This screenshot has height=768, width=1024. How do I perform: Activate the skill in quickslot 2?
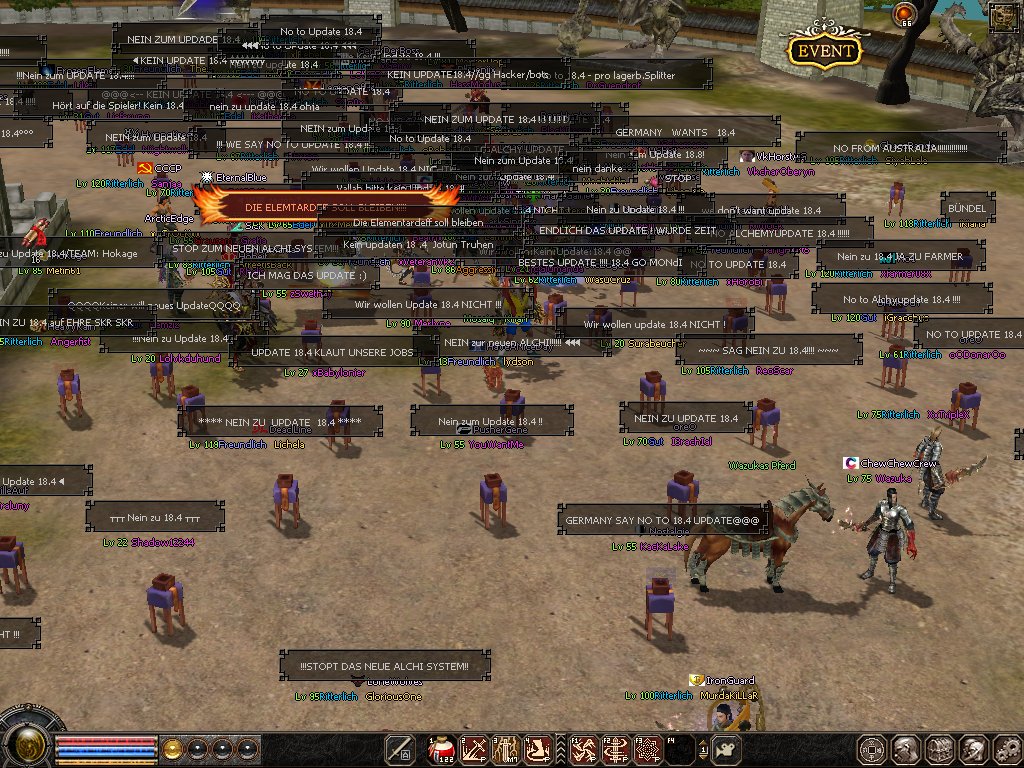(x=473, y=749)
